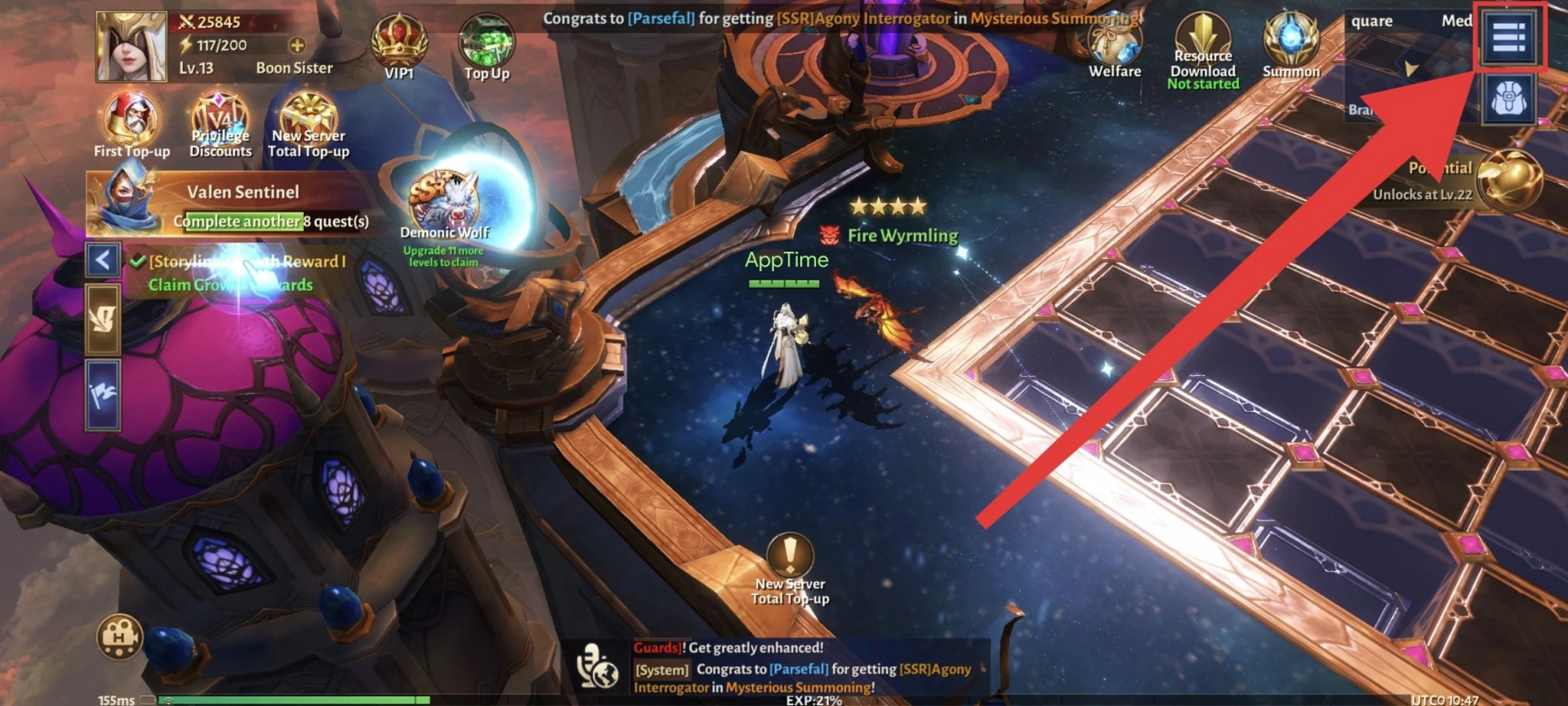Open the Valen Sentinel quest banner

237,204
